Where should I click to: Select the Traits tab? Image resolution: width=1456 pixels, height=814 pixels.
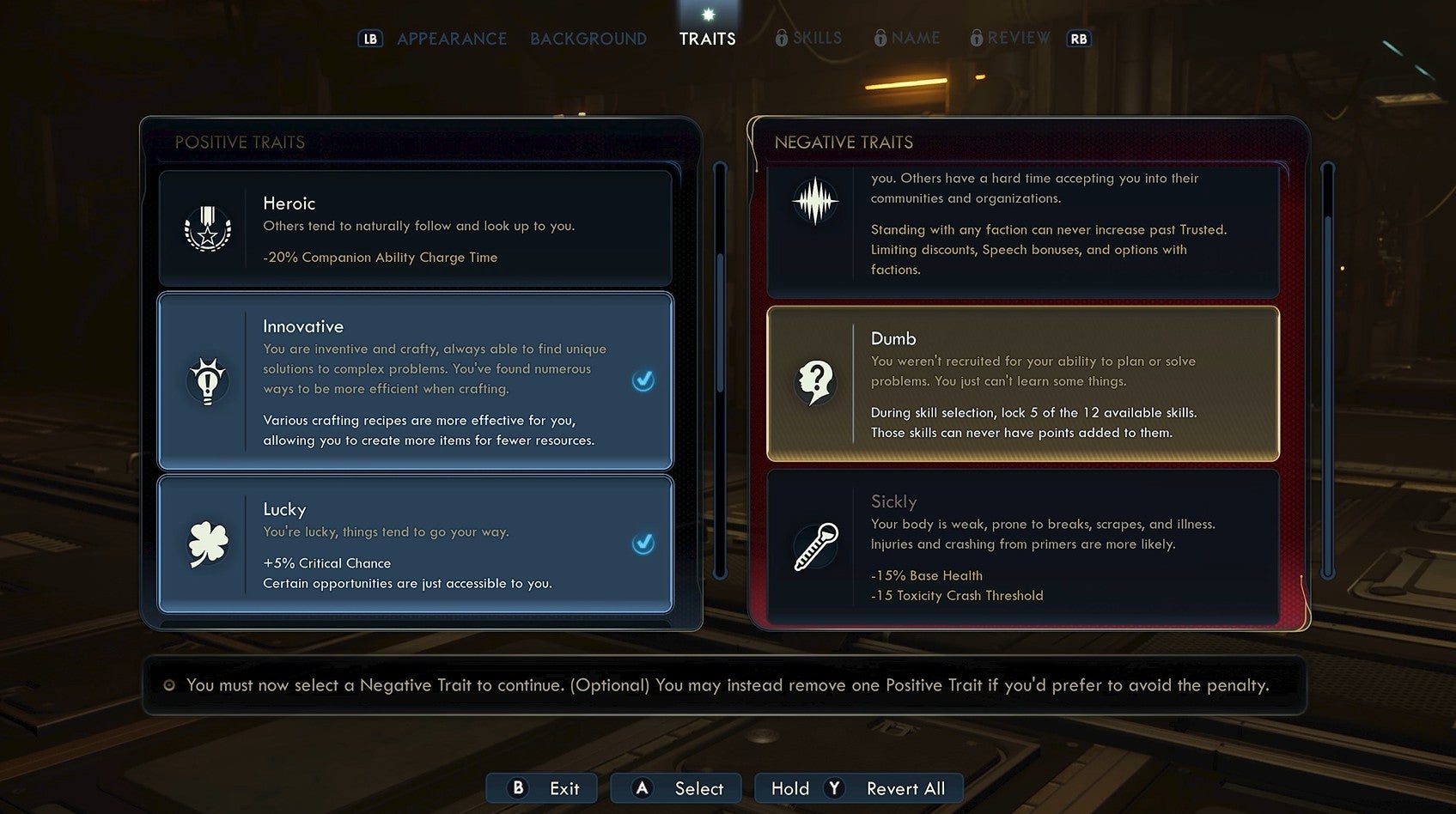pyautogui.click(x=707, y=39)
